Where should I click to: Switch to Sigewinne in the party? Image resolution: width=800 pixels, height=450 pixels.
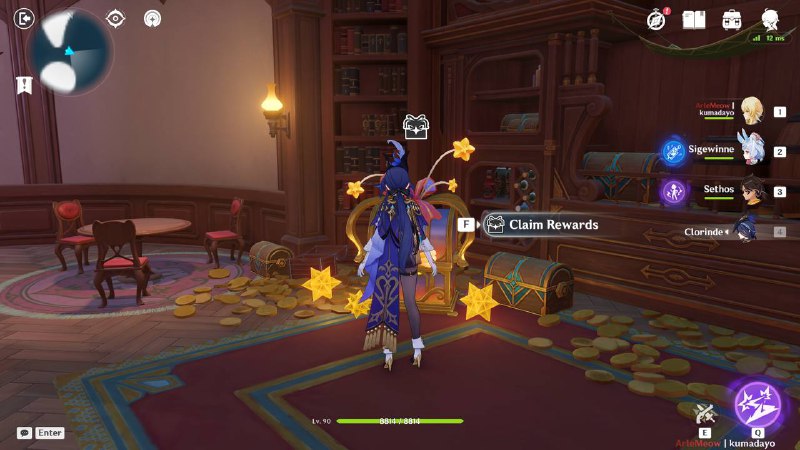click(x=748, y=151)
